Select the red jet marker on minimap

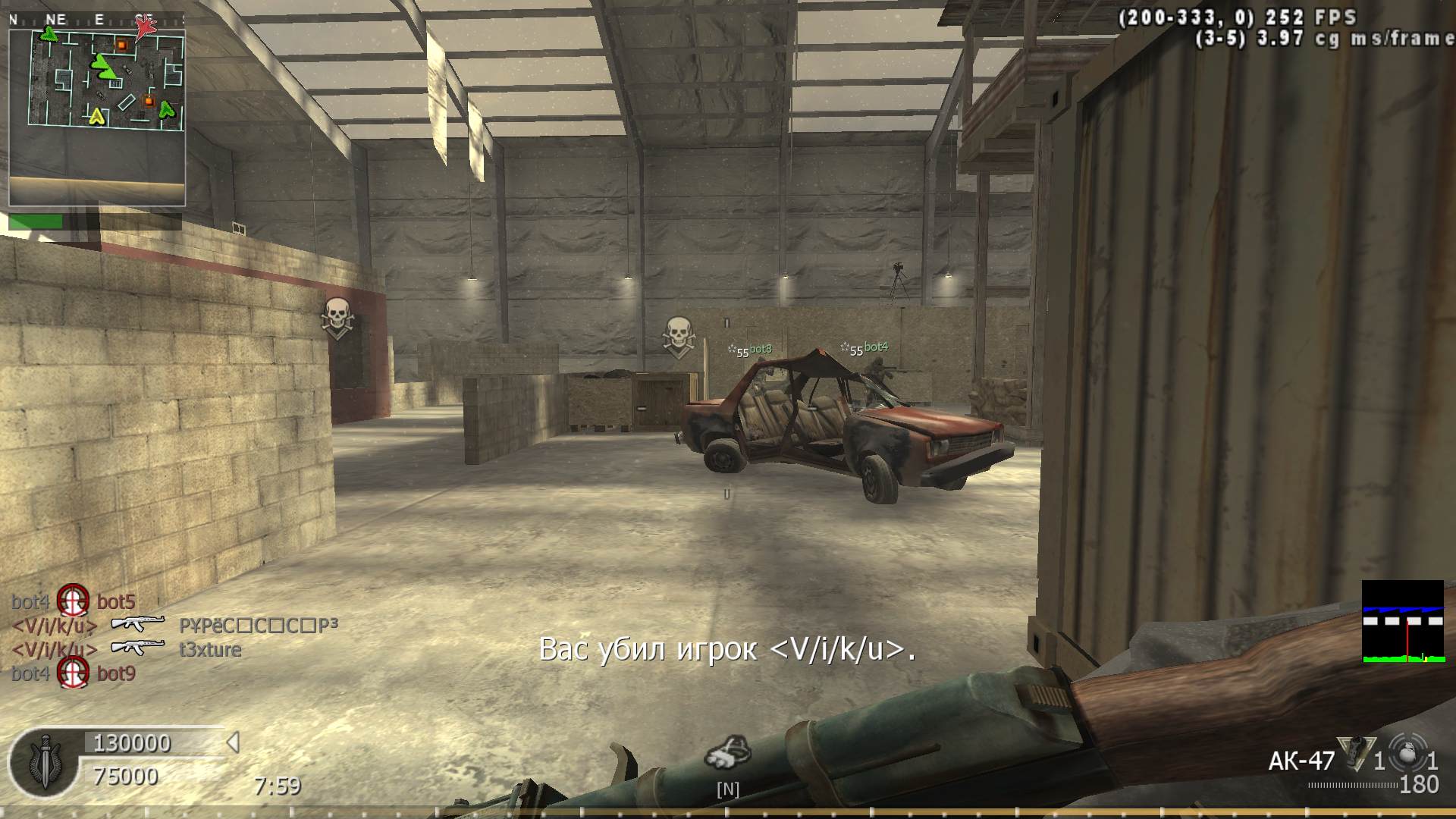click(x=145, y=27)
